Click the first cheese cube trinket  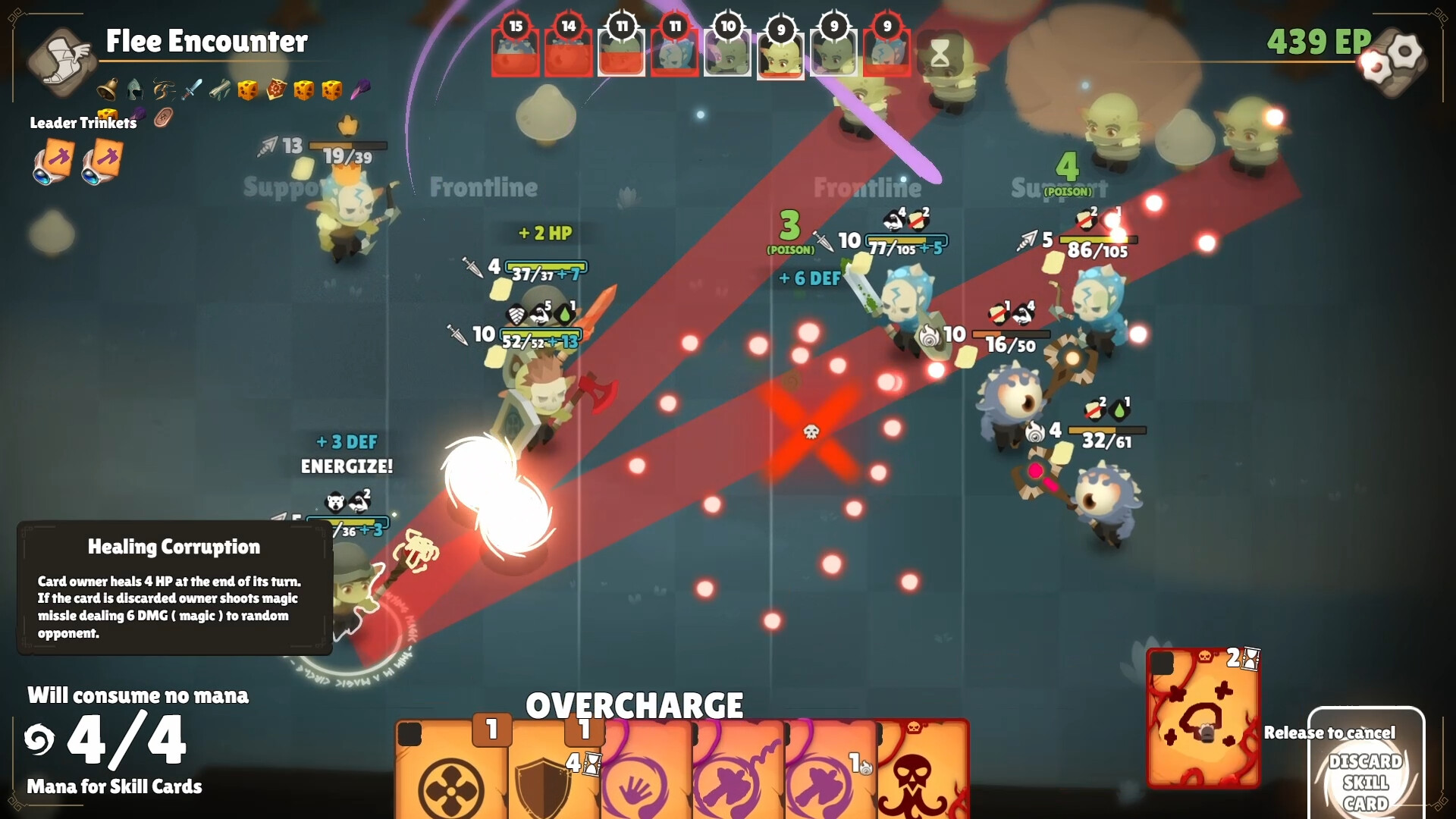tap(248, 91)
